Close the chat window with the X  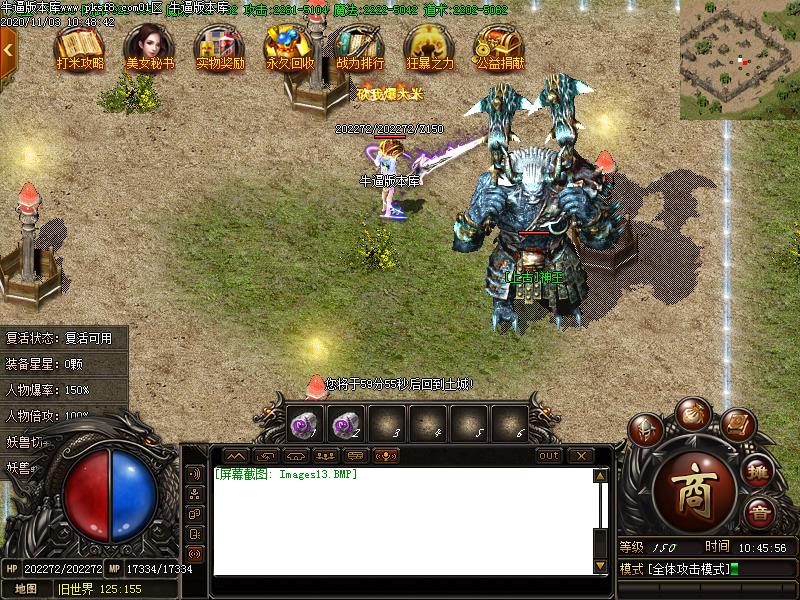point(580,456)
